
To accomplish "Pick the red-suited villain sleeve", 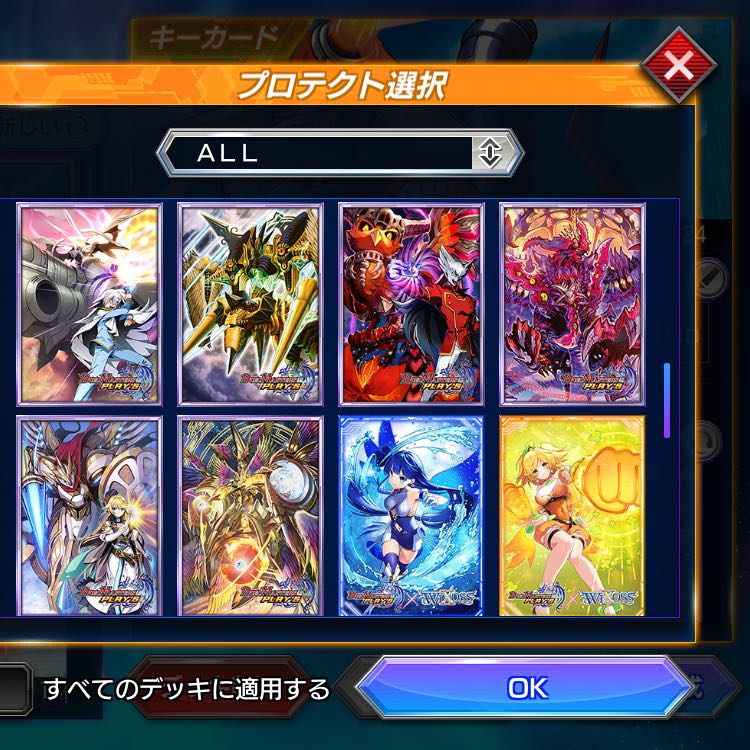I will click(x=411, y=304).
